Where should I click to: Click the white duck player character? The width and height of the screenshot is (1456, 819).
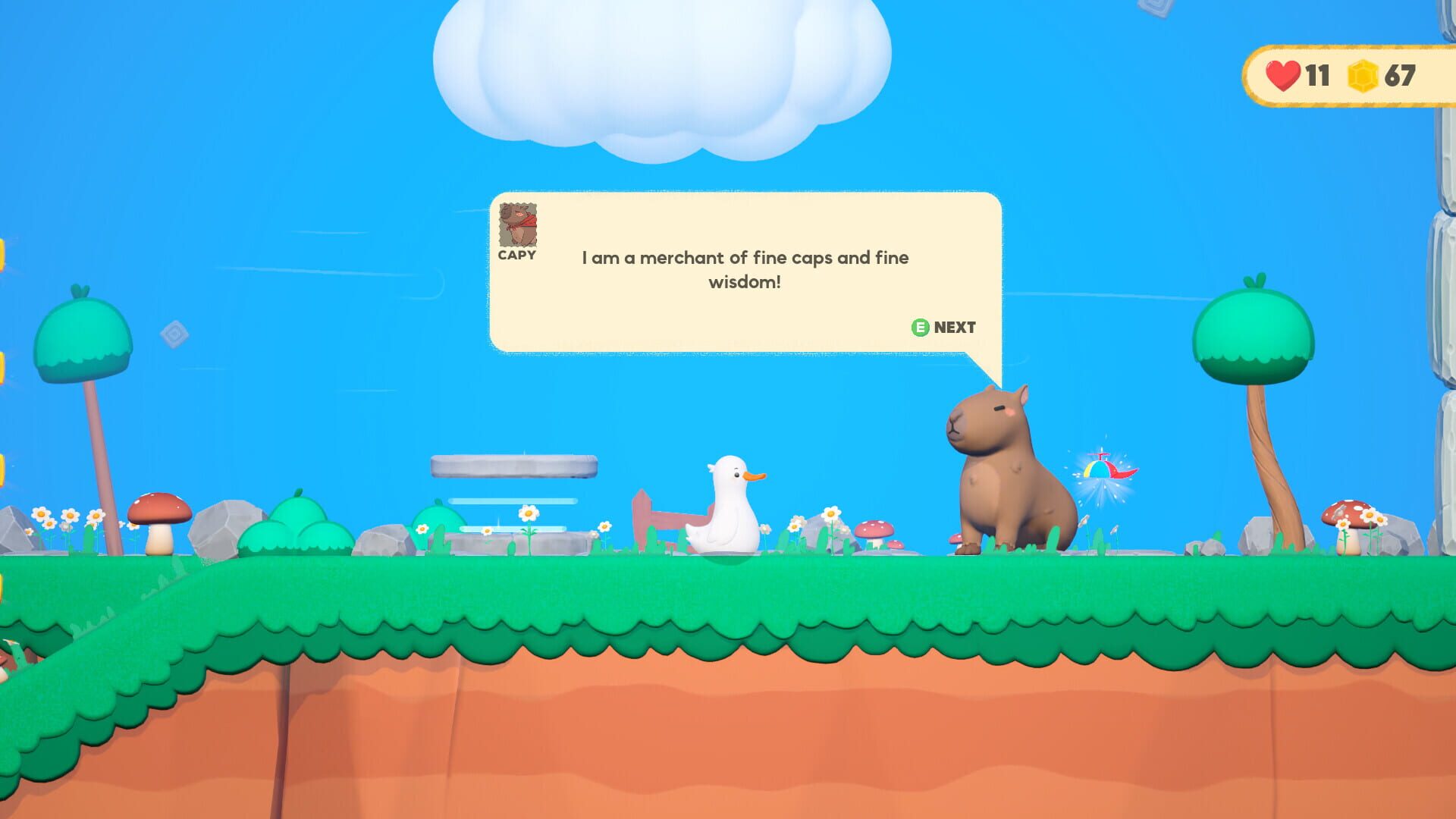[x=724, y=504]
